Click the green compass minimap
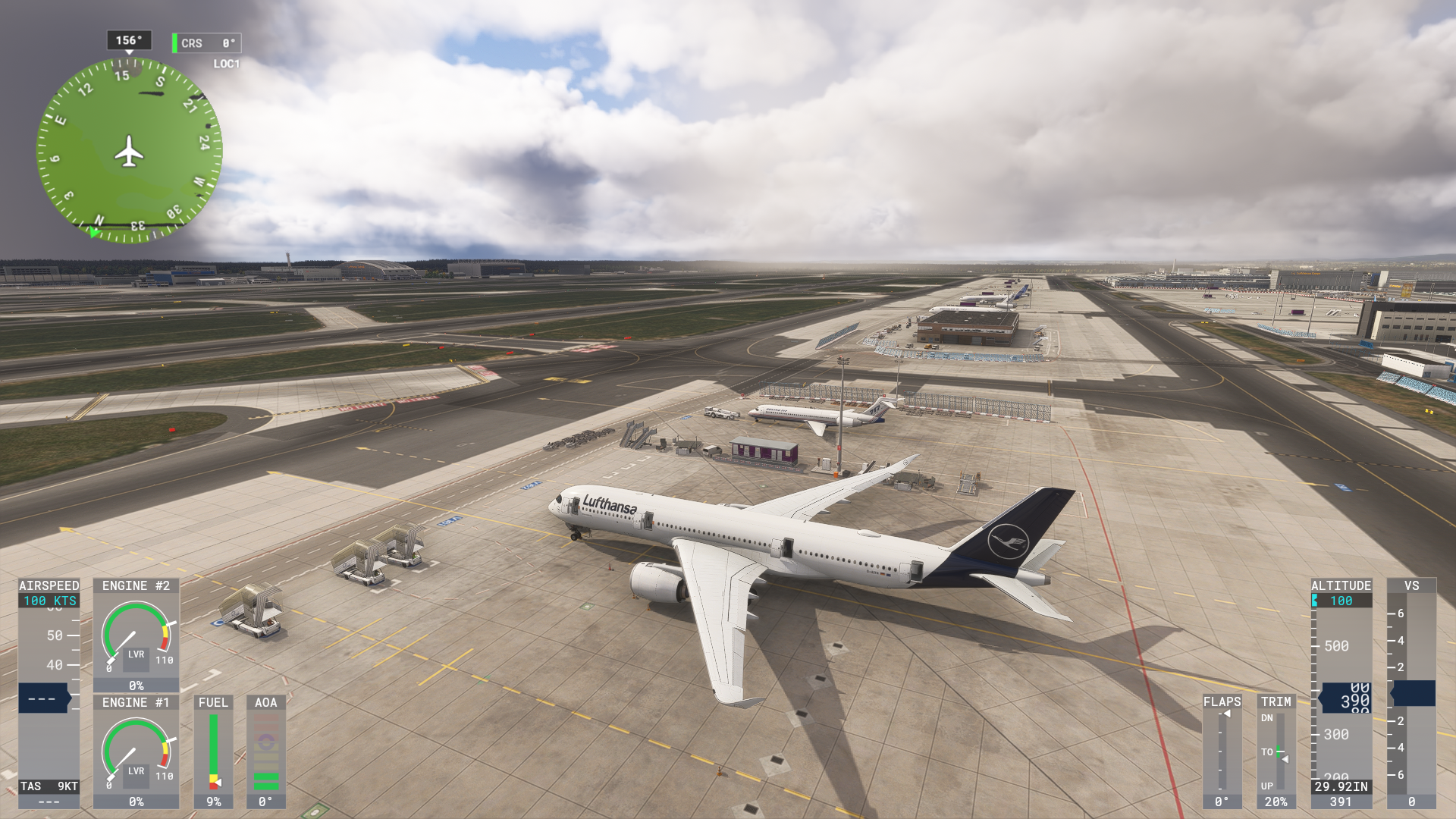The image size is (1456, 819). (130, 150)
